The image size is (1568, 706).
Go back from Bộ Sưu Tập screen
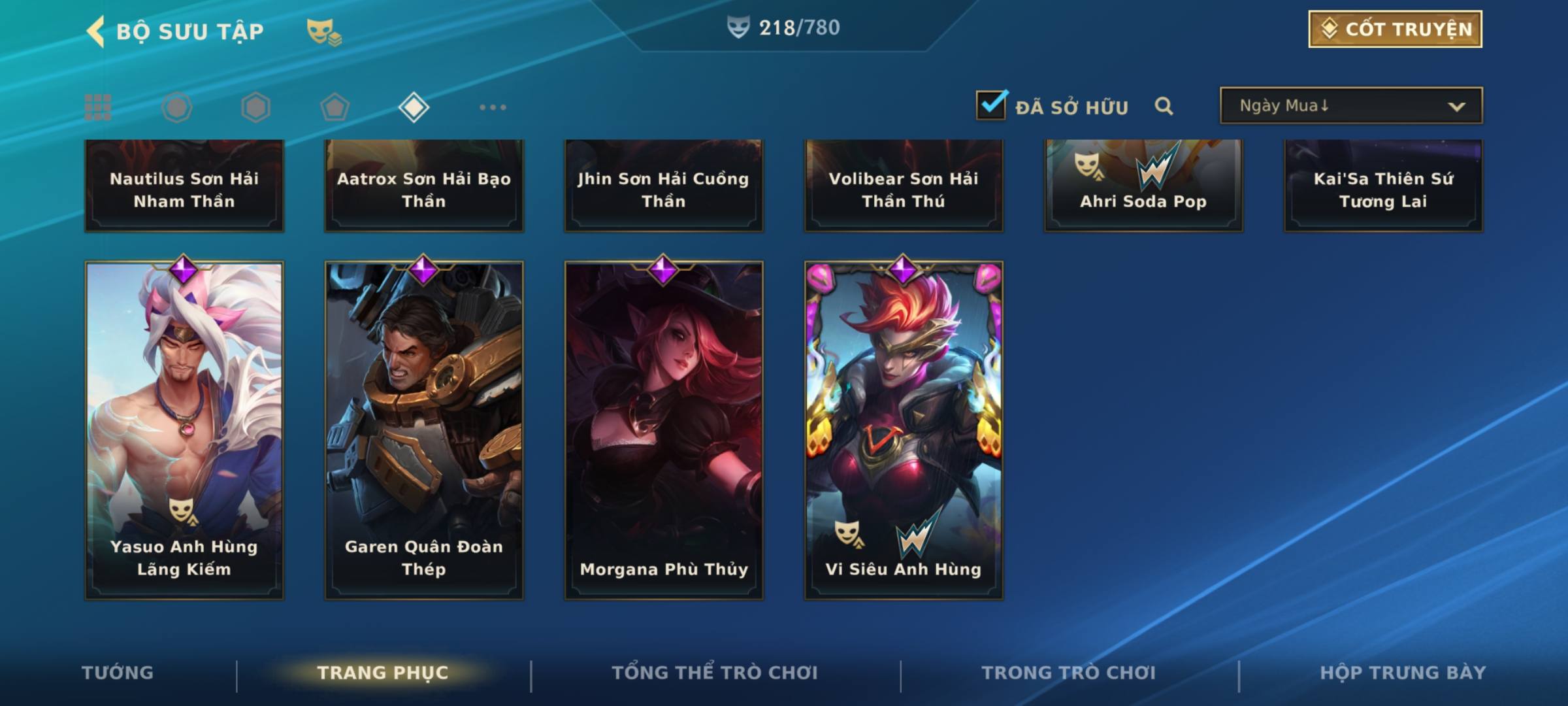(x=96, y=31)
